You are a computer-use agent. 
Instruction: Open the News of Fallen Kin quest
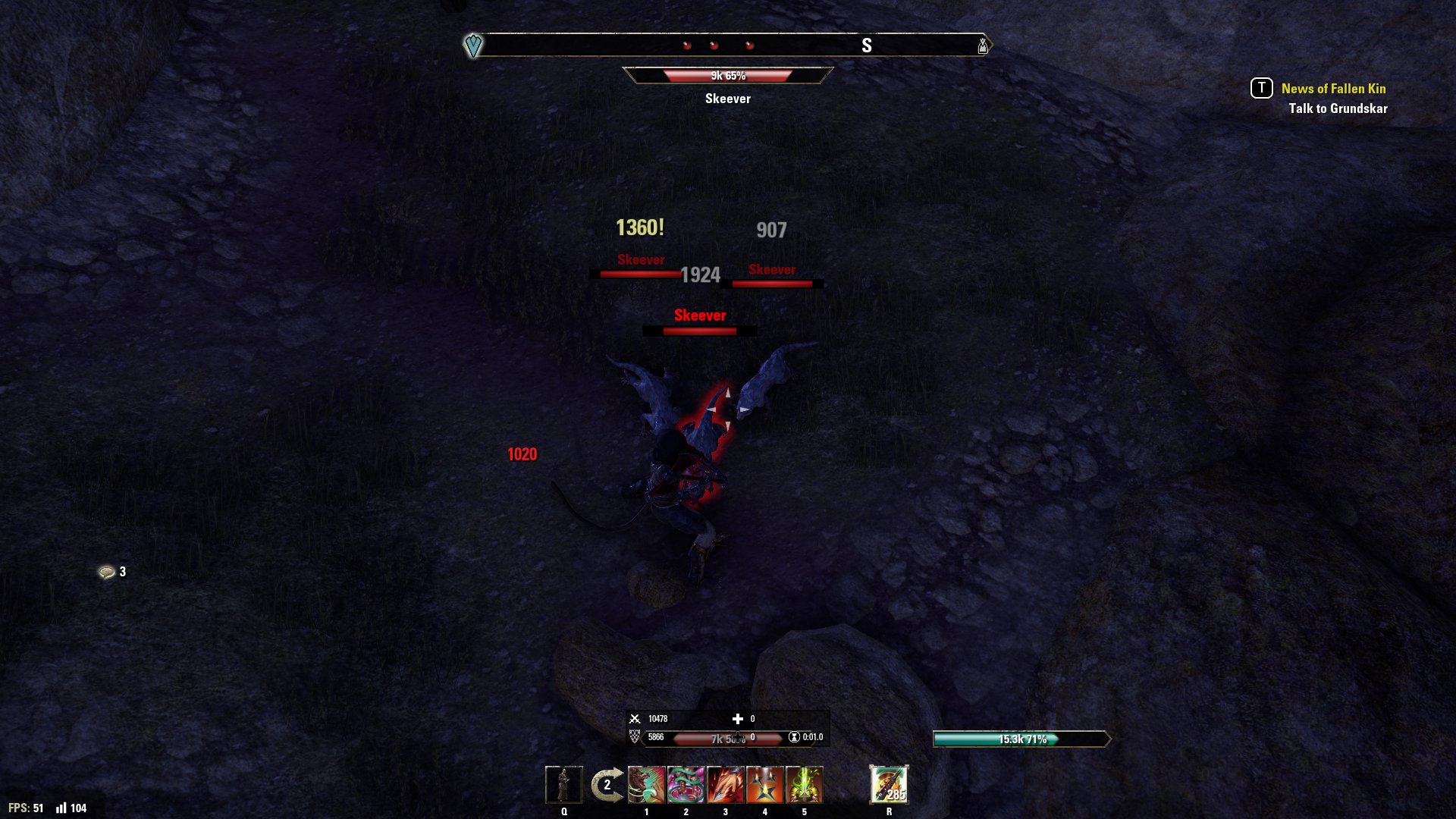click(x=1332, y=89)
